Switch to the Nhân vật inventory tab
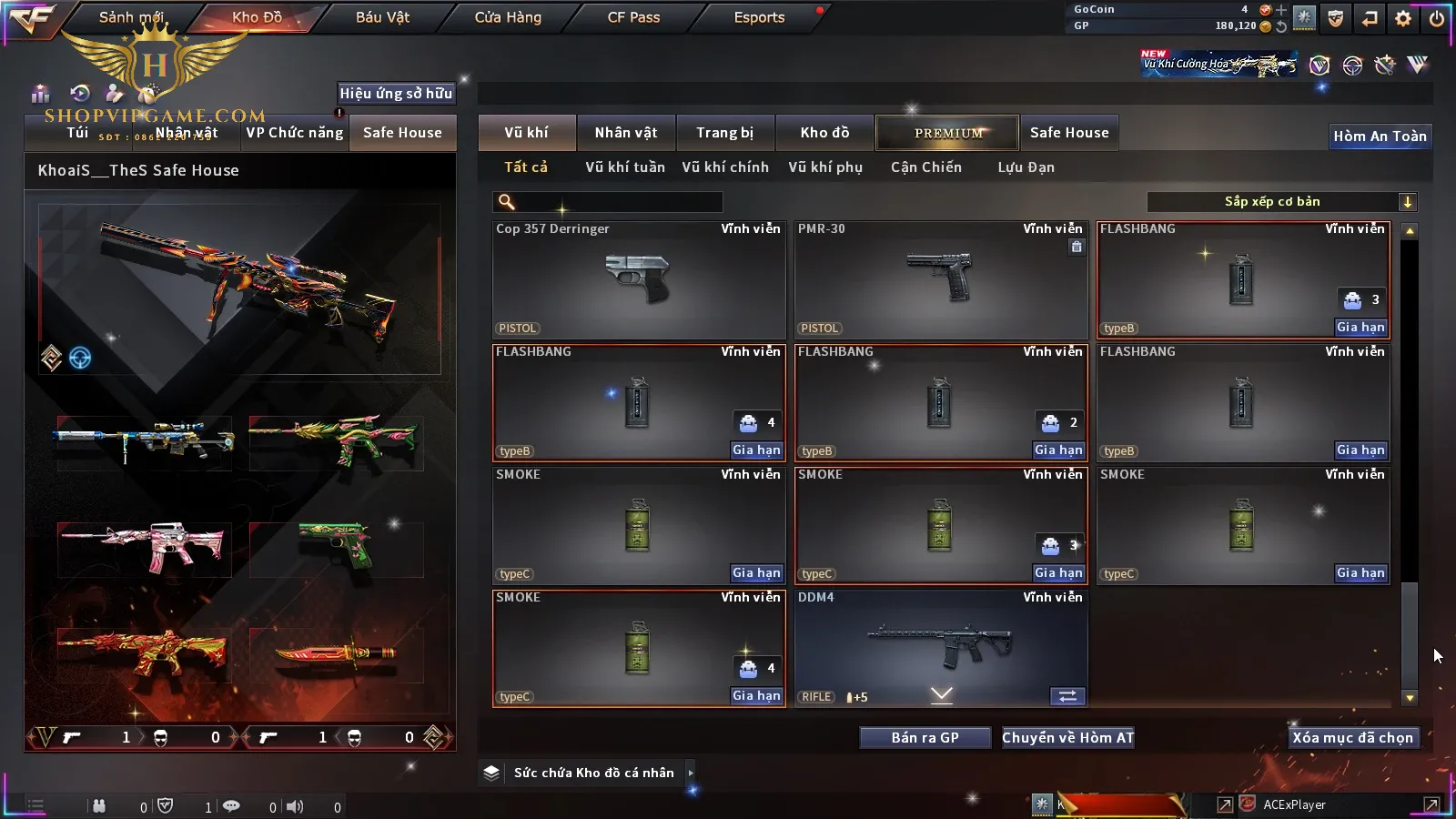 coord(625,133)
